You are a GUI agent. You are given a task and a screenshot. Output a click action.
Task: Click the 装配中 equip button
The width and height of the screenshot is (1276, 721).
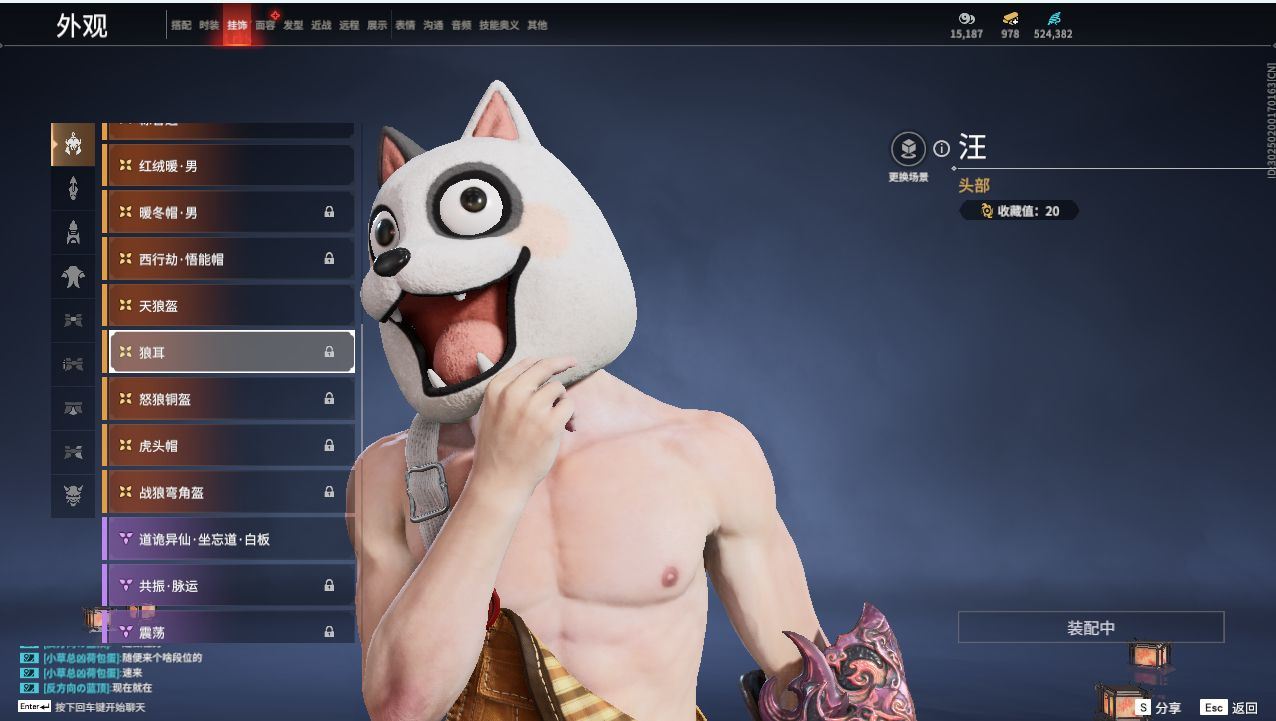coord(1090,628)
